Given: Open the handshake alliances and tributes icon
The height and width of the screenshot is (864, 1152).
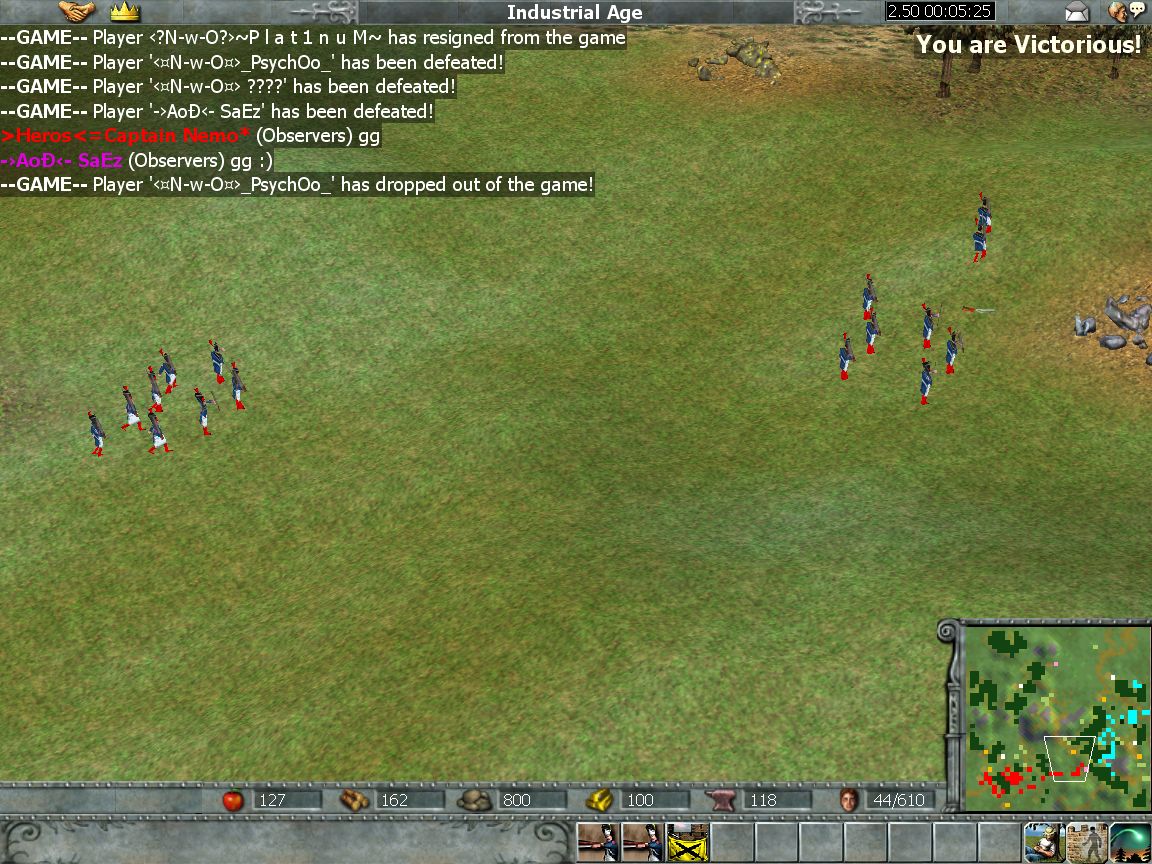Looking at the screenshot, I should pyautogui.click(x=77, y=12).
